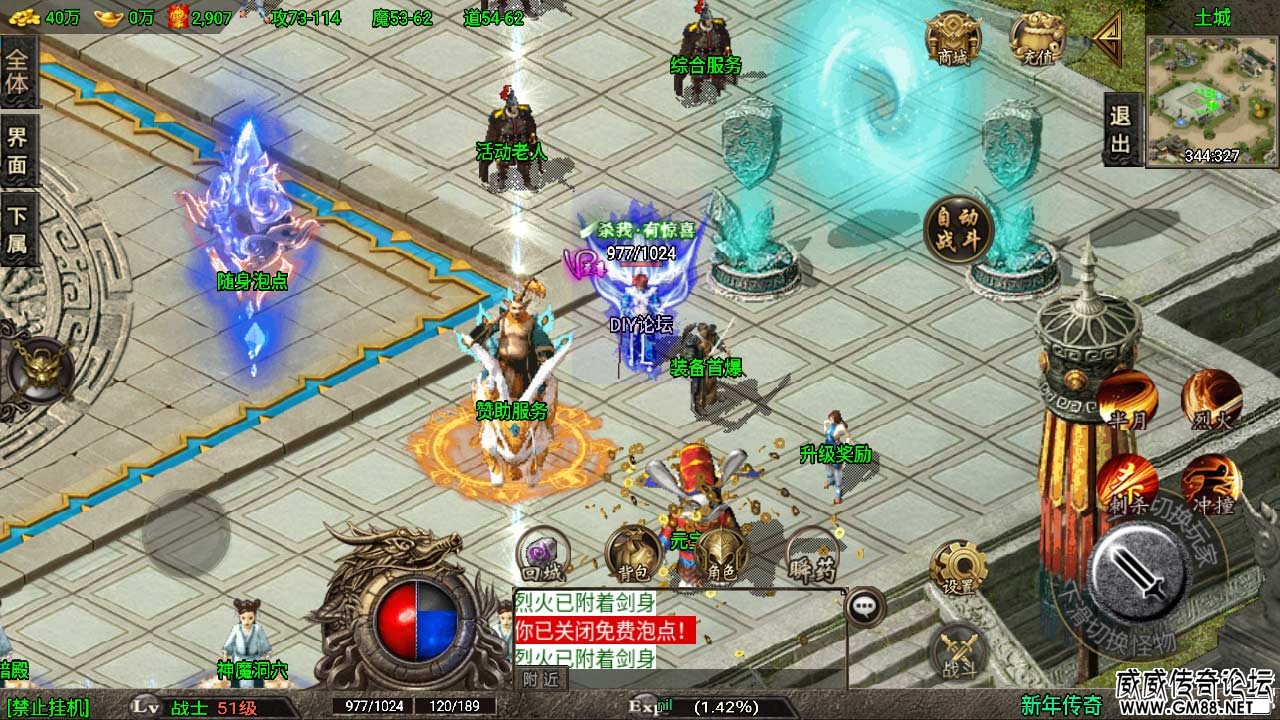The height and width of the screenshot is (720, 1280).
Task: Activate the 烈火 skill
Action: 1211,400
